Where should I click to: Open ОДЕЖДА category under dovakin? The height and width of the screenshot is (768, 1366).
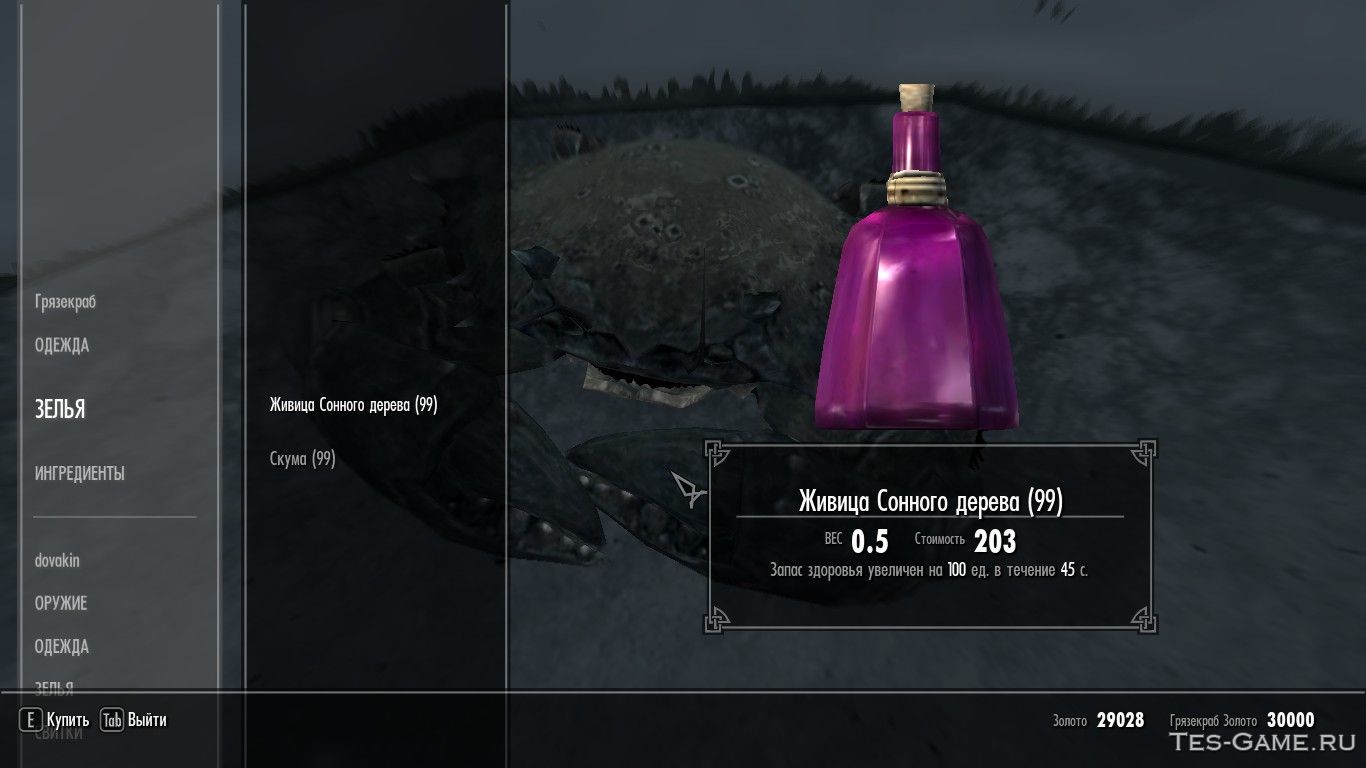point(62,647)
